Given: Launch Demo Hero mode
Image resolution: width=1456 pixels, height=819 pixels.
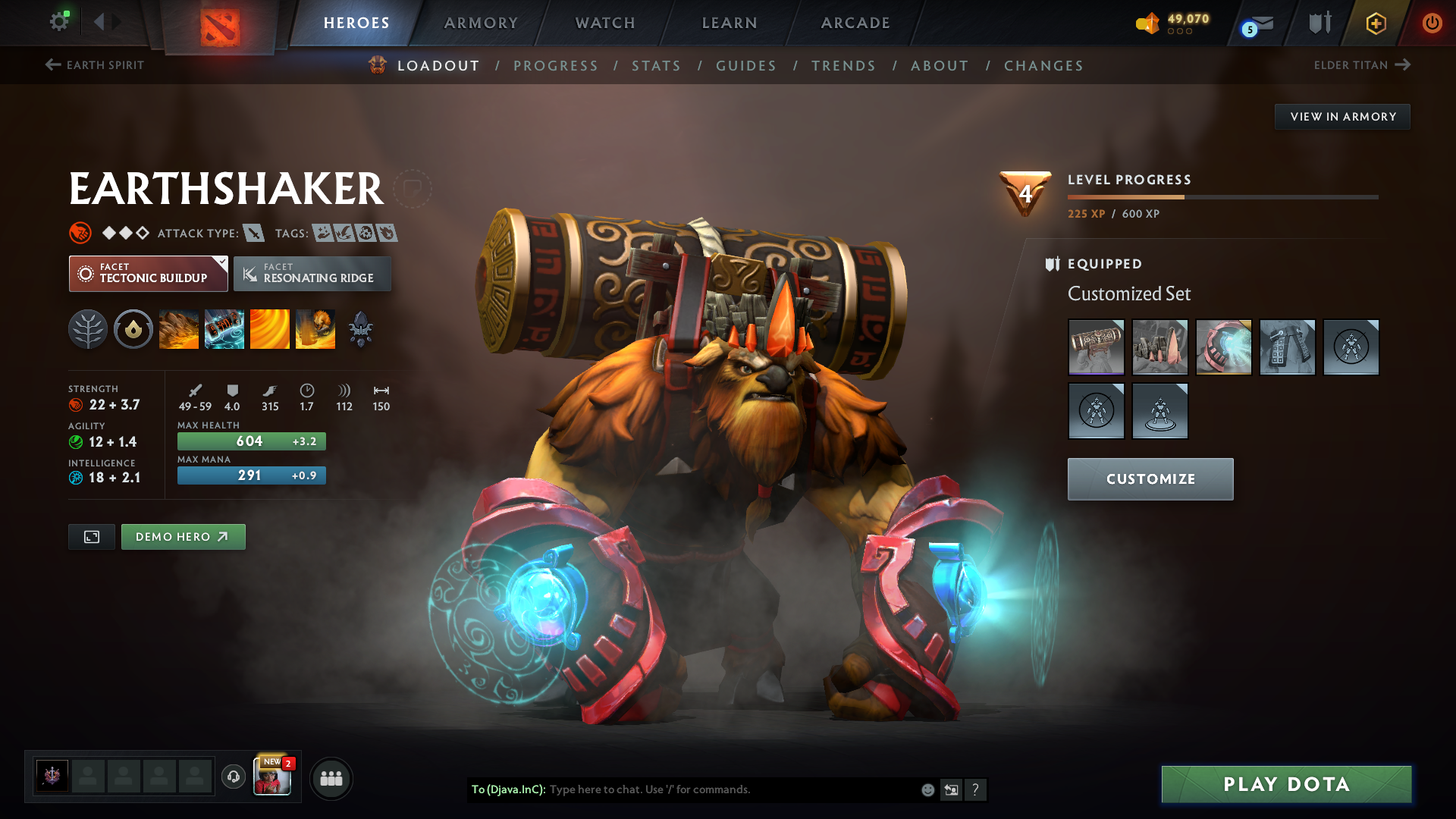Looking at the screenshot, I should pos(183,537).
